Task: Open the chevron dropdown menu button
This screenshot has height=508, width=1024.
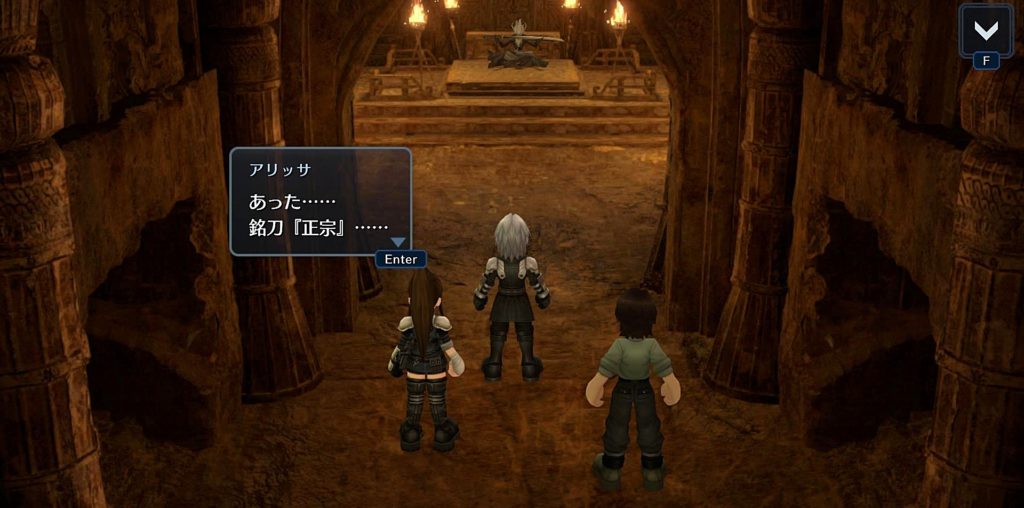Action: [x=985, y=29]
